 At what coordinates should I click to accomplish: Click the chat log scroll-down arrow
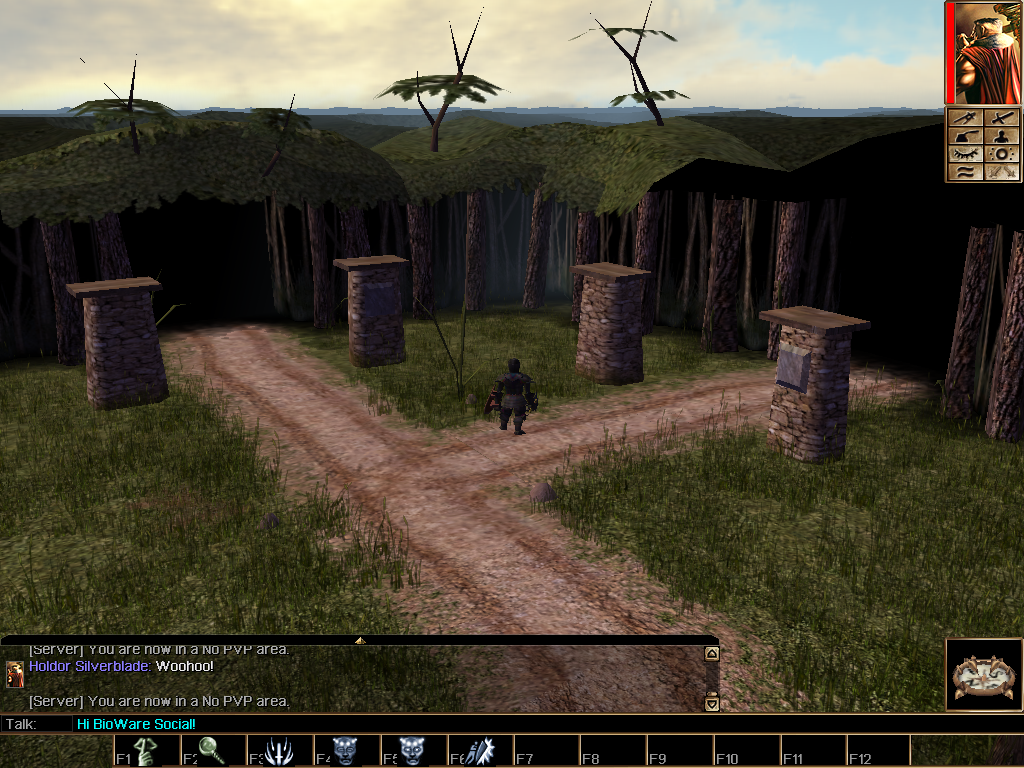tap(712, 704)
